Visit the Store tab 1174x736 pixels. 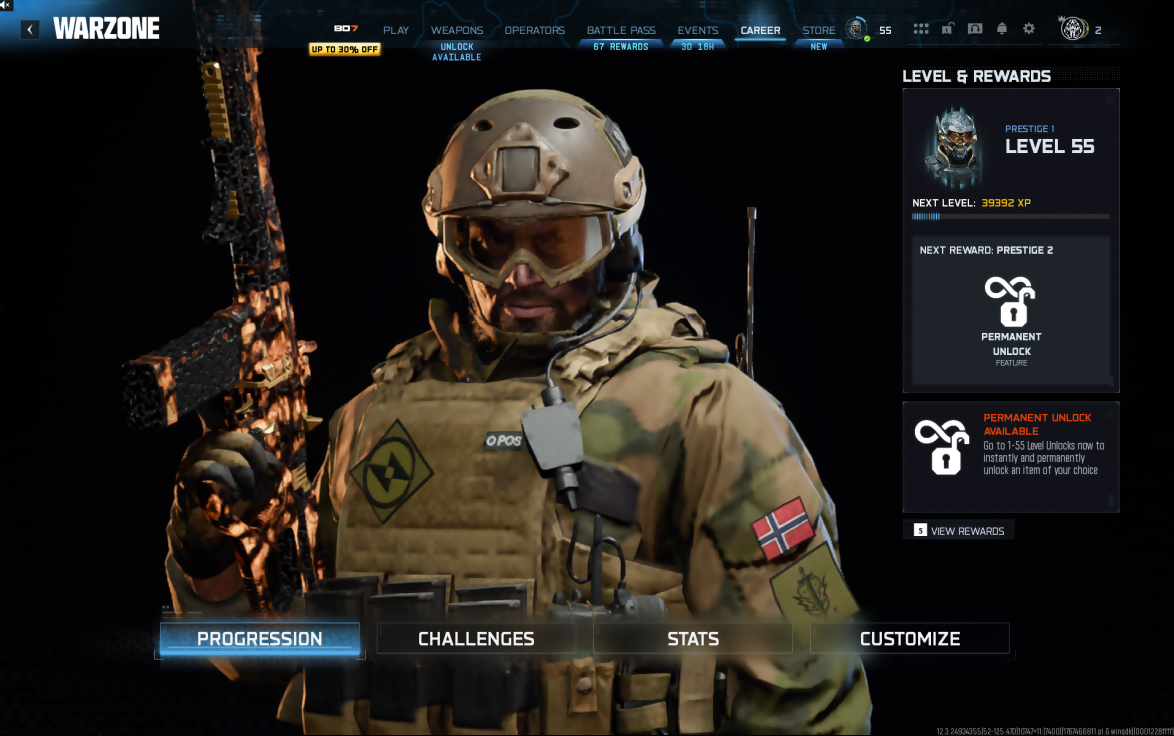click(x=819, y=30)
